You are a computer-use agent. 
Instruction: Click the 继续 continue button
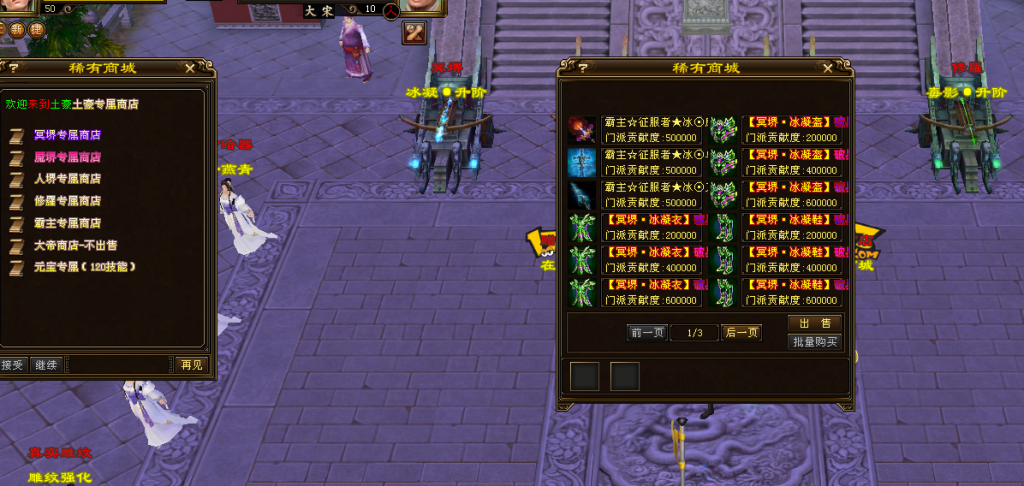(x=44, y=365)
